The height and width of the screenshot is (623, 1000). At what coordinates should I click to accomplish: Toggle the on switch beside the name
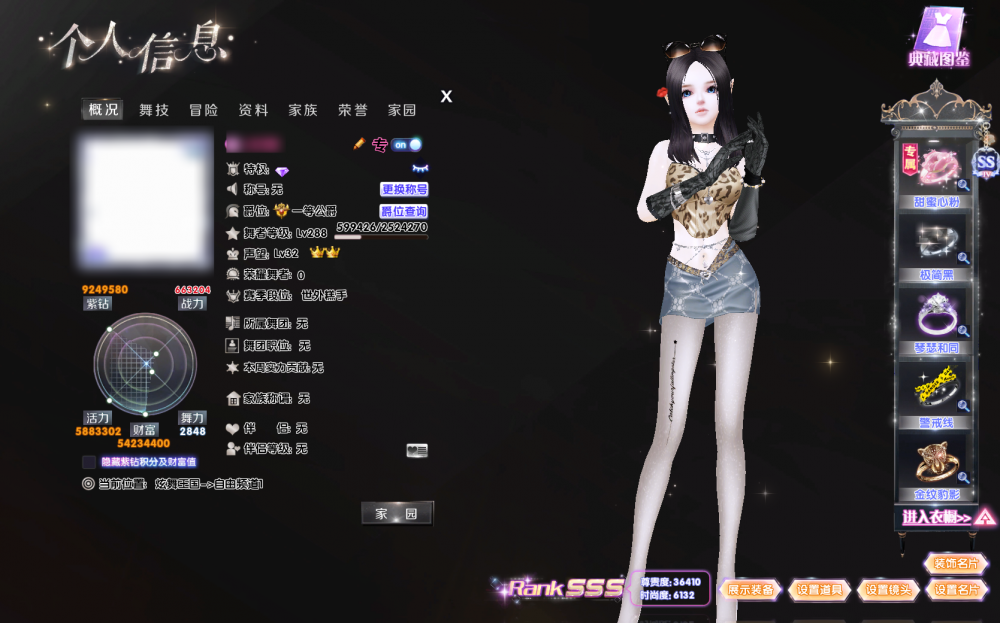[406, 144]
